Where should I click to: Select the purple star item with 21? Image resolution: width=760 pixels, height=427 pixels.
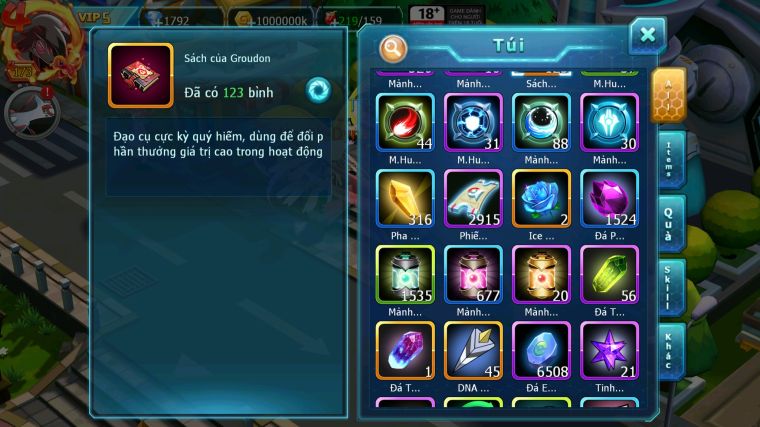(x=609, y=350)
